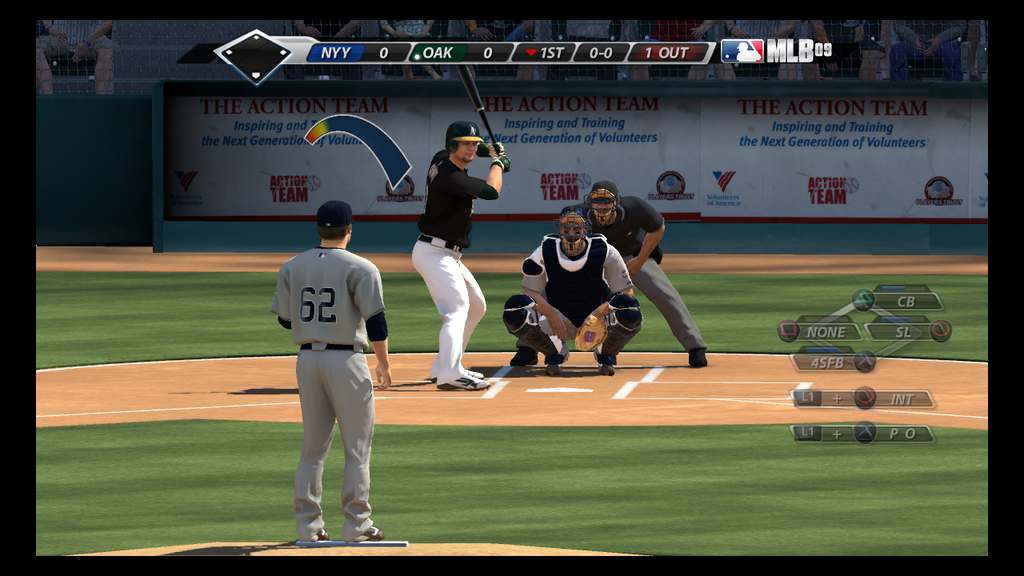Pick the 4SFB four-seam fastball pitch
The image size is (1024, 576).
[827, 362]
